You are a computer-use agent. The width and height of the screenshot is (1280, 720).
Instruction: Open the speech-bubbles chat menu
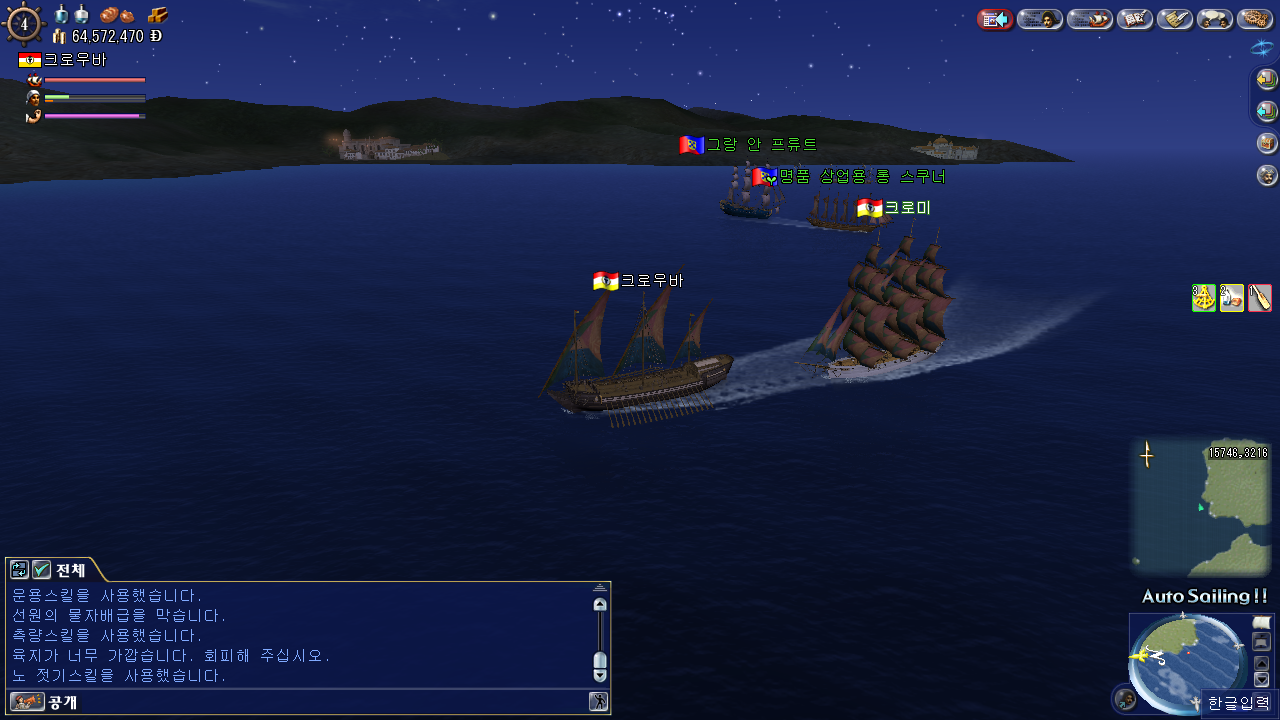point(1214,19)
